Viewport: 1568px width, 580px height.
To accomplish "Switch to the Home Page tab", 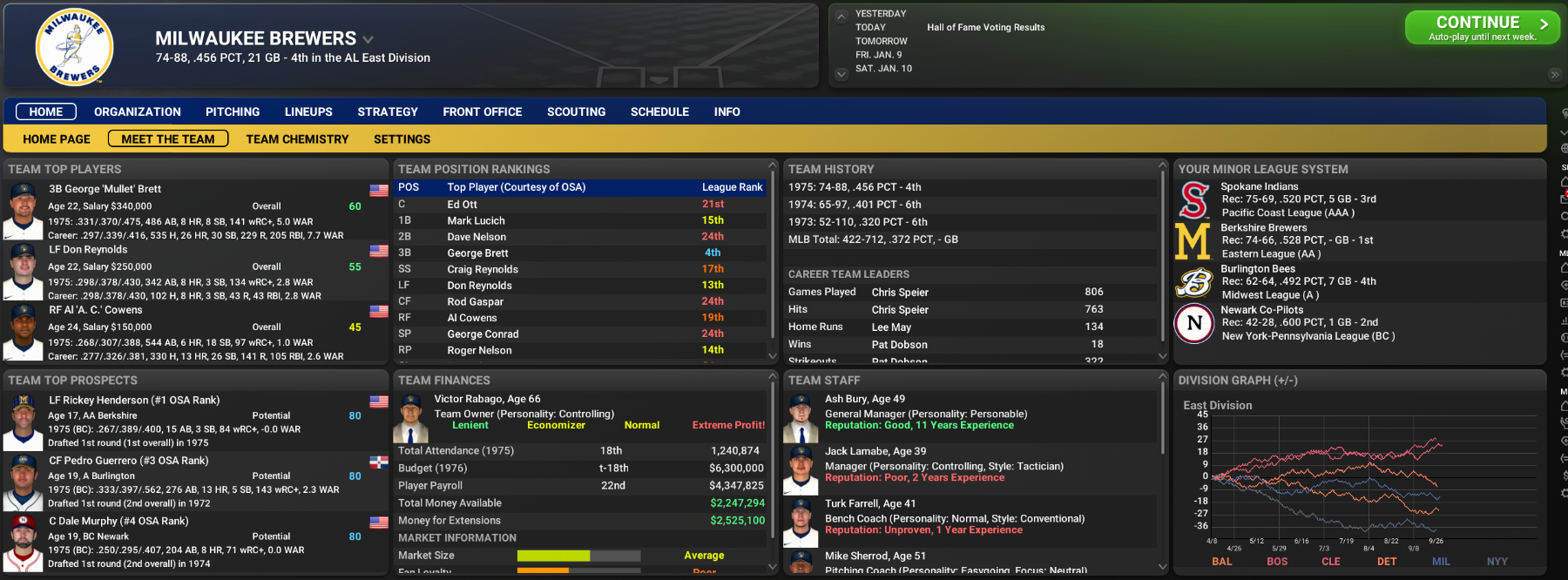I will [57, 139].
